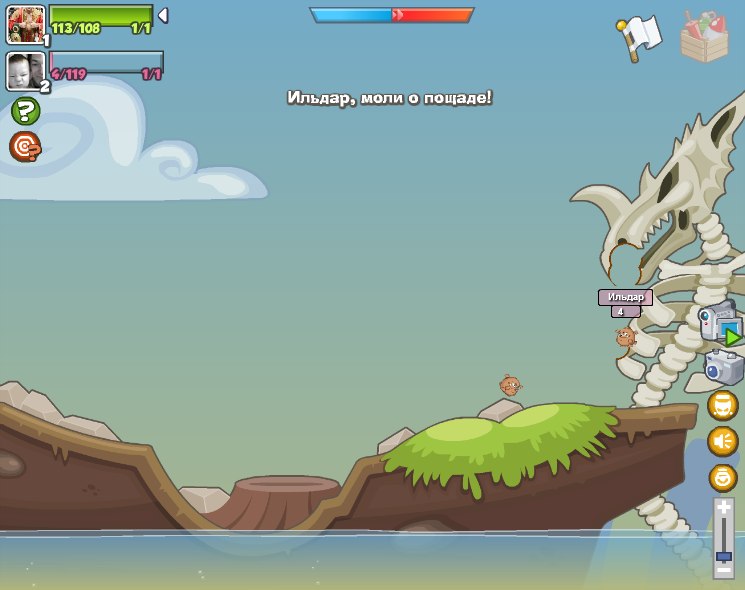Open the weapon crate inventory
This screenshot has height=590, width=745.
coord(704,37)
